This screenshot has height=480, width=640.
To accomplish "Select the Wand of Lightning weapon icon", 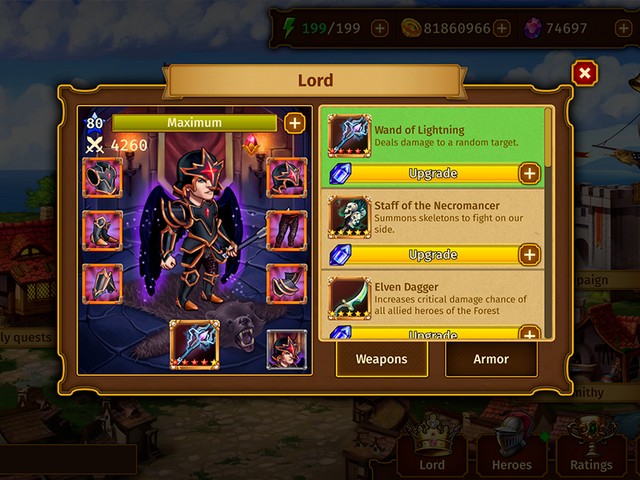I will 350,136.
